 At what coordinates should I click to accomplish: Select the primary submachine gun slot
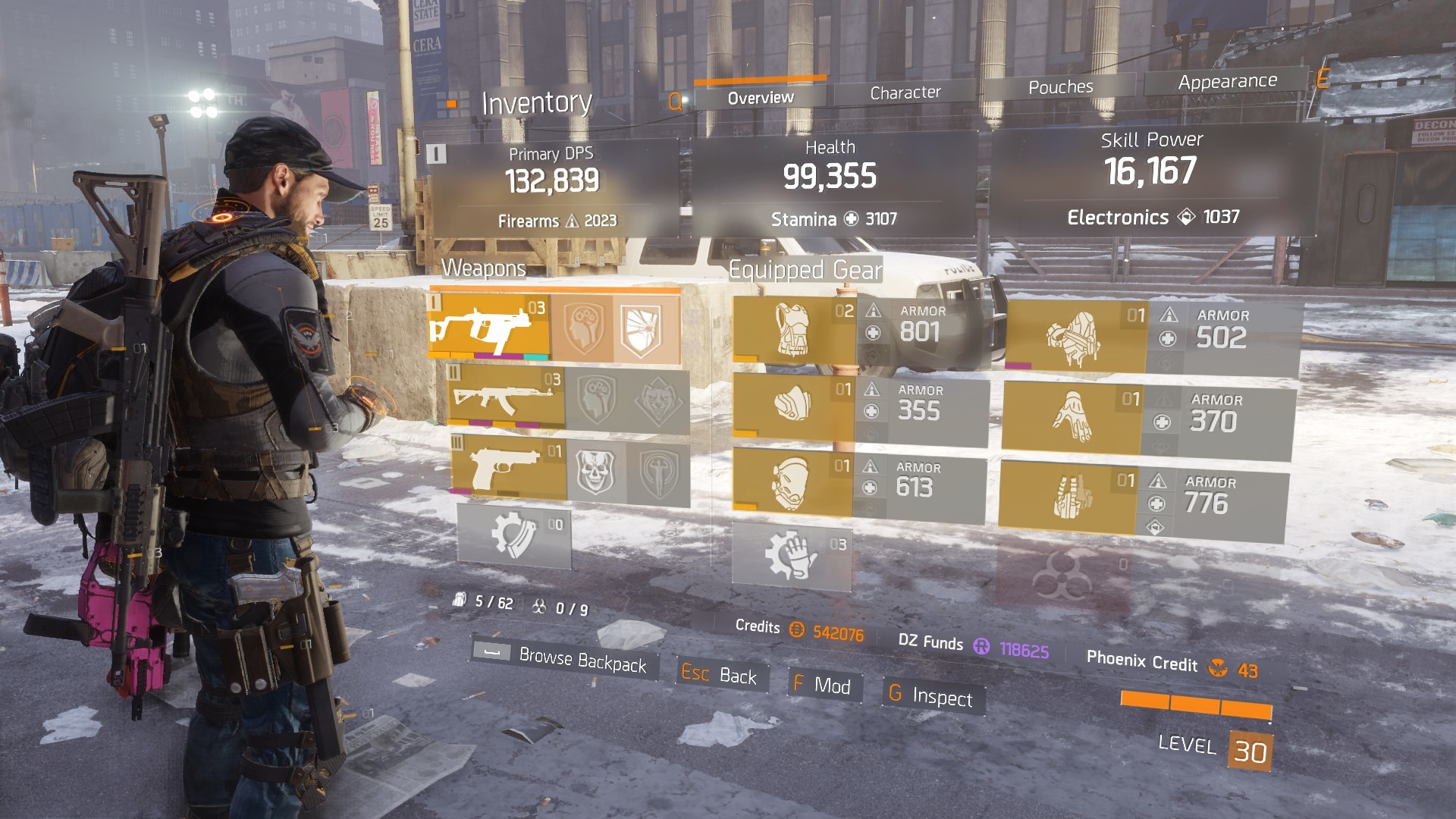[490, 326]
